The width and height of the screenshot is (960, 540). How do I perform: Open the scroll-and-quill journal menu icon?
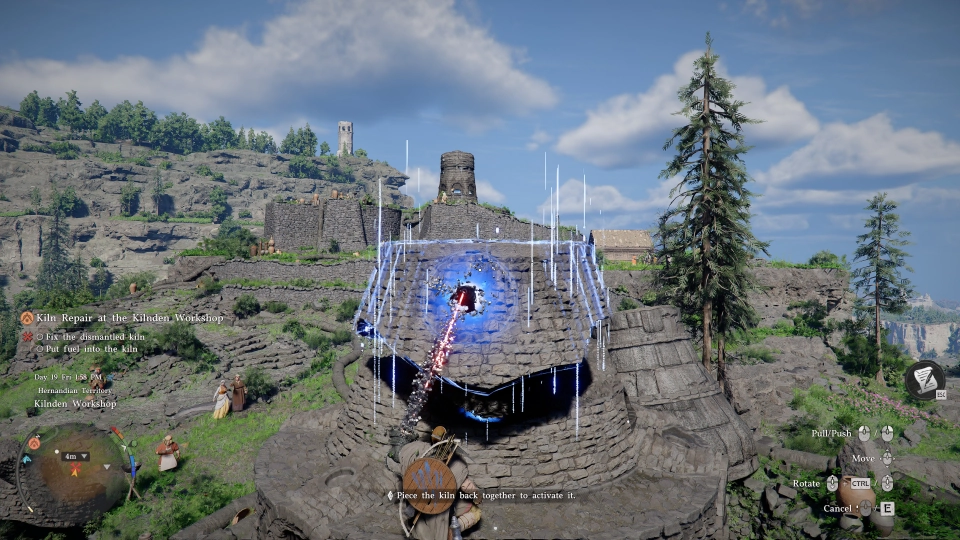pyautogui.click(x=925, y=380)
